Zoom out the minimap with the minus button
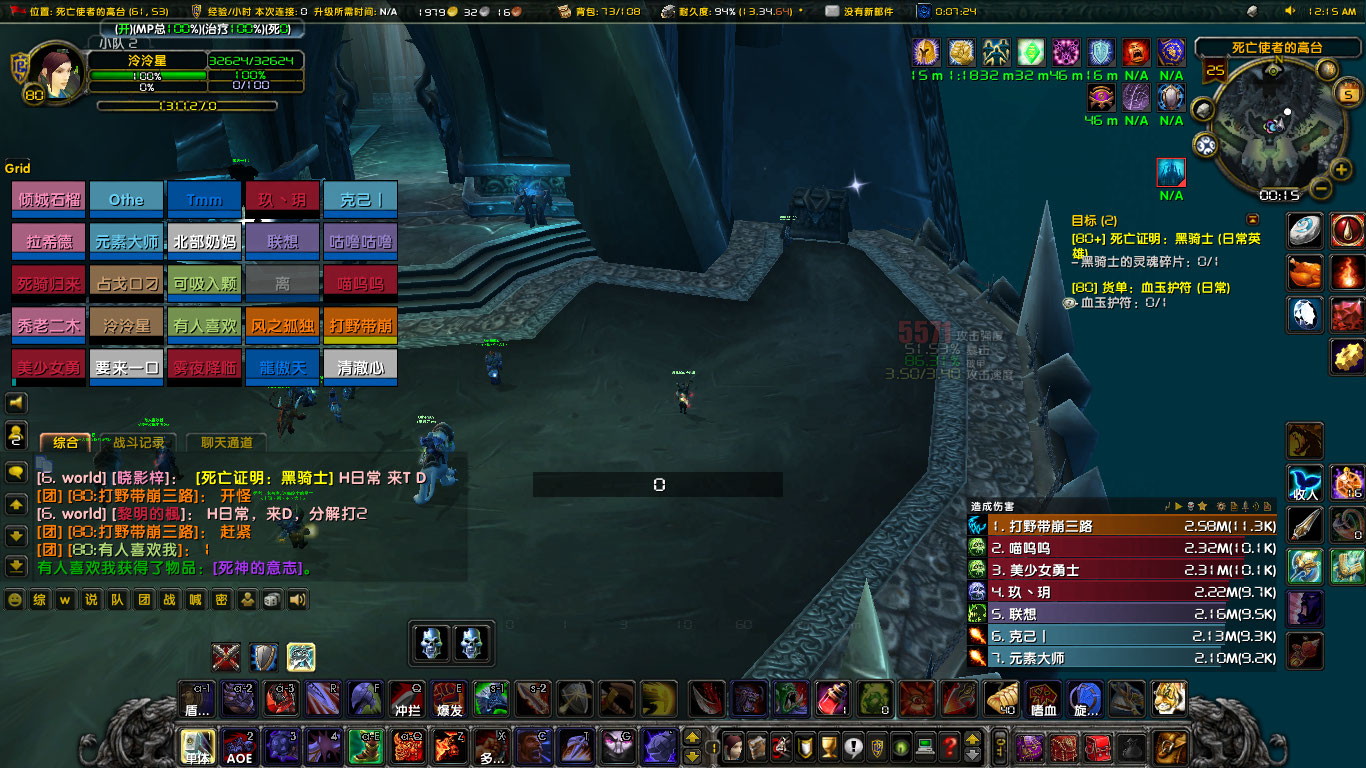The height and width of the screenshot is (768, 1366). (x=1320, y=188)
